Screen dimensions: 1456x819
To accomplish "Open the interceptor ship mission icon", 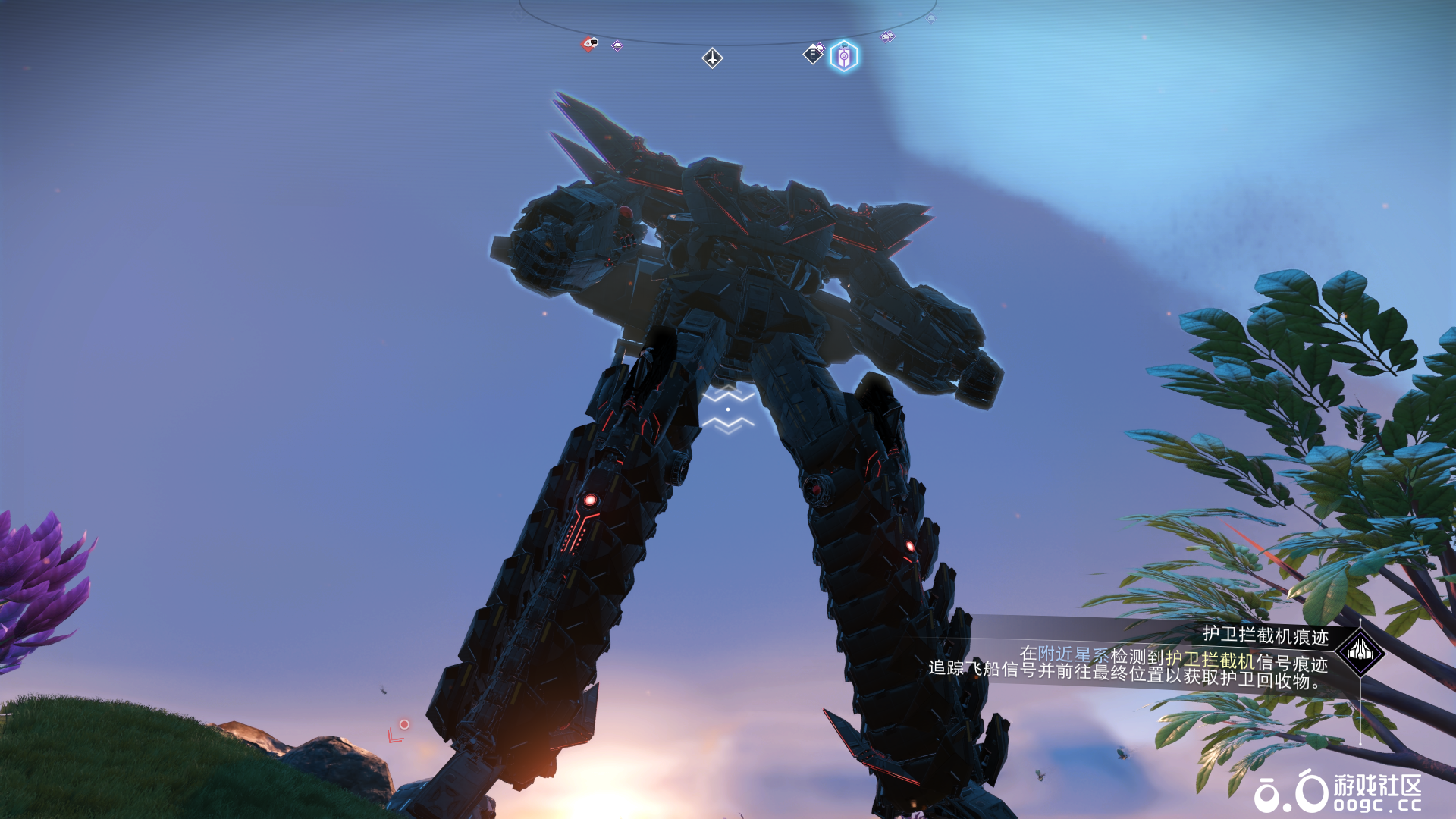I will pyautogui.click(x=1360, y=651).
